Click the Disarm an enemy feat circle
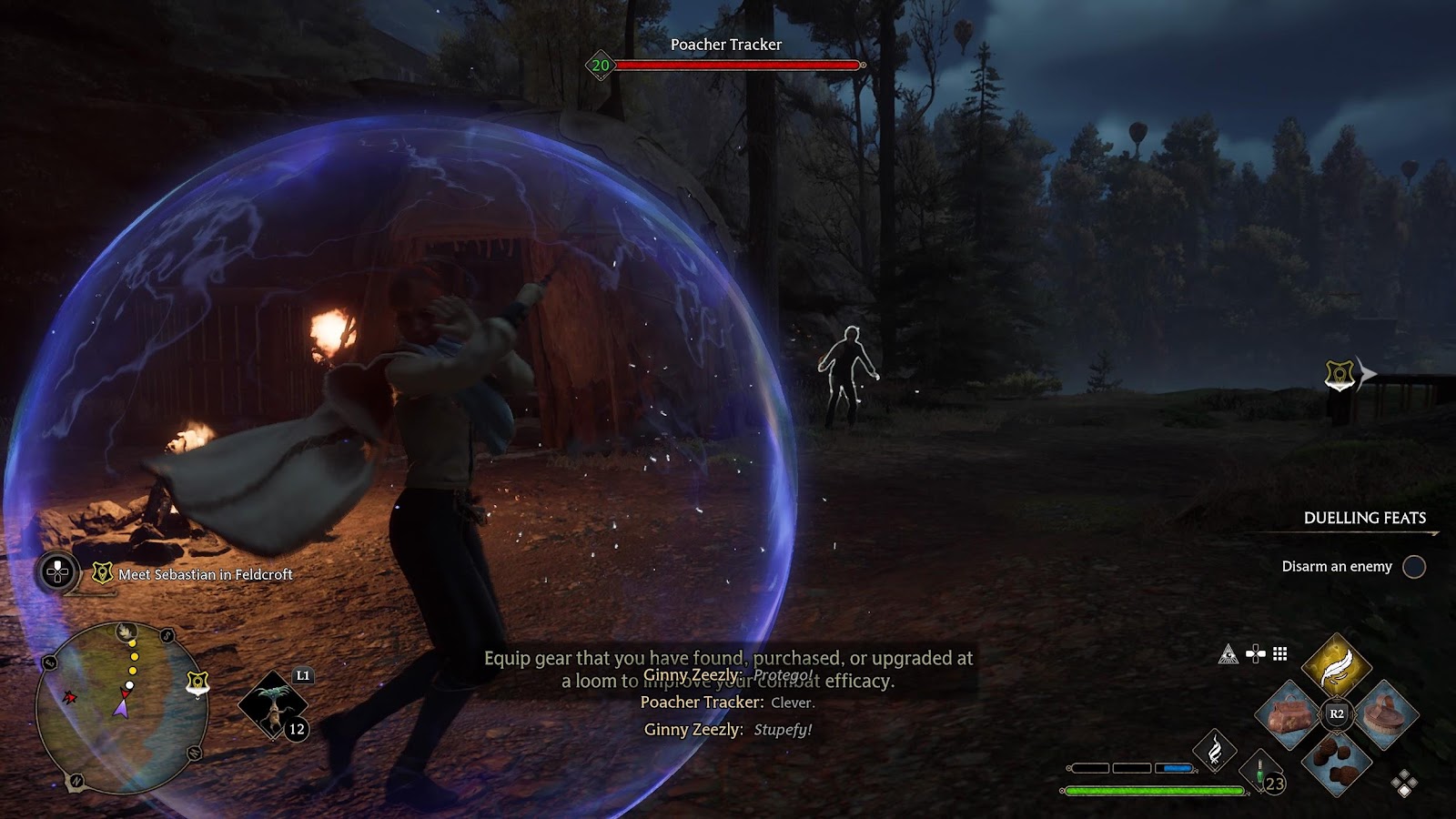The height and width of the screenshot is (819, 1456). pyautogui.click(x=1413, y=567)
